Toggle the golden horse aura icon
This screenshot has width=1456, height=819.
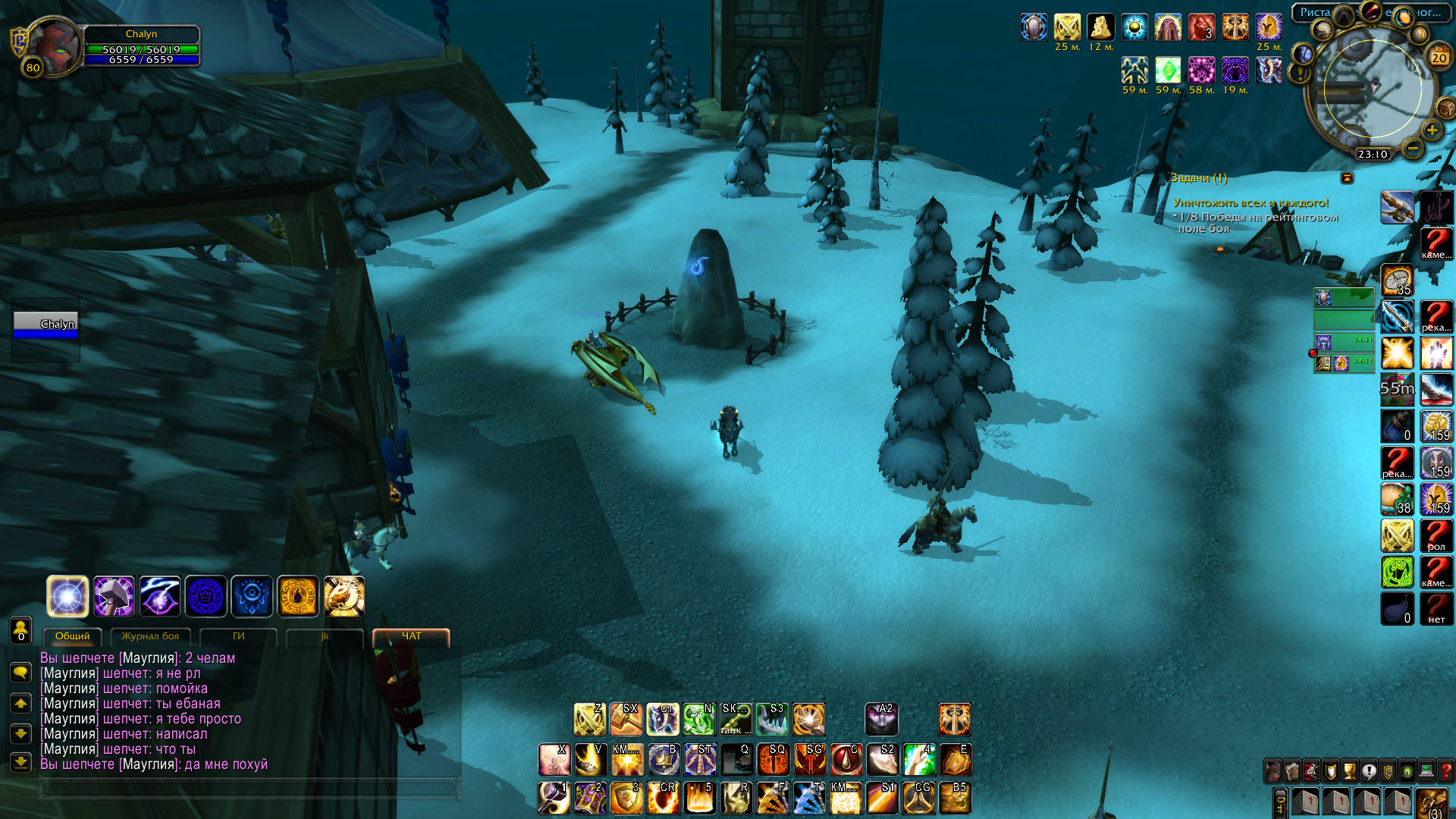pyautogui.click(x=344, y=596)
